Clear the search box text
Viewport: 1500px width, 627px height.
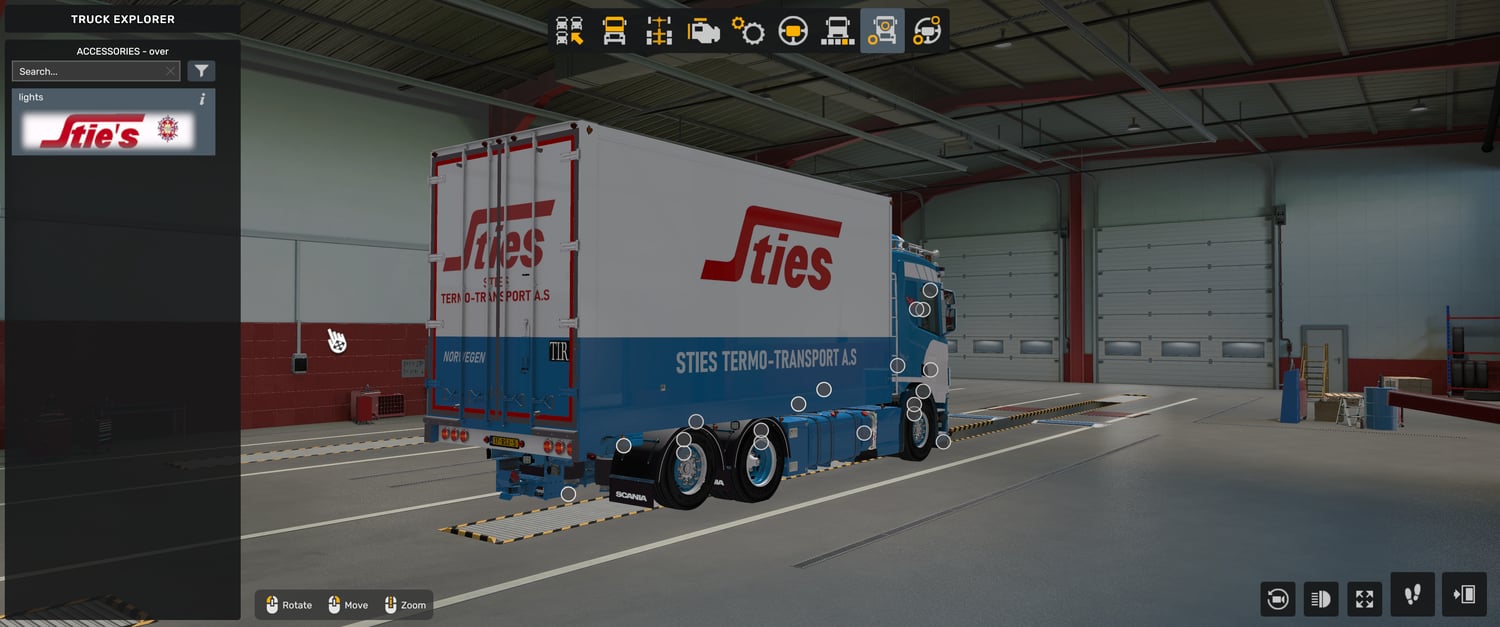pyautogui.click(x=171, y=71)
